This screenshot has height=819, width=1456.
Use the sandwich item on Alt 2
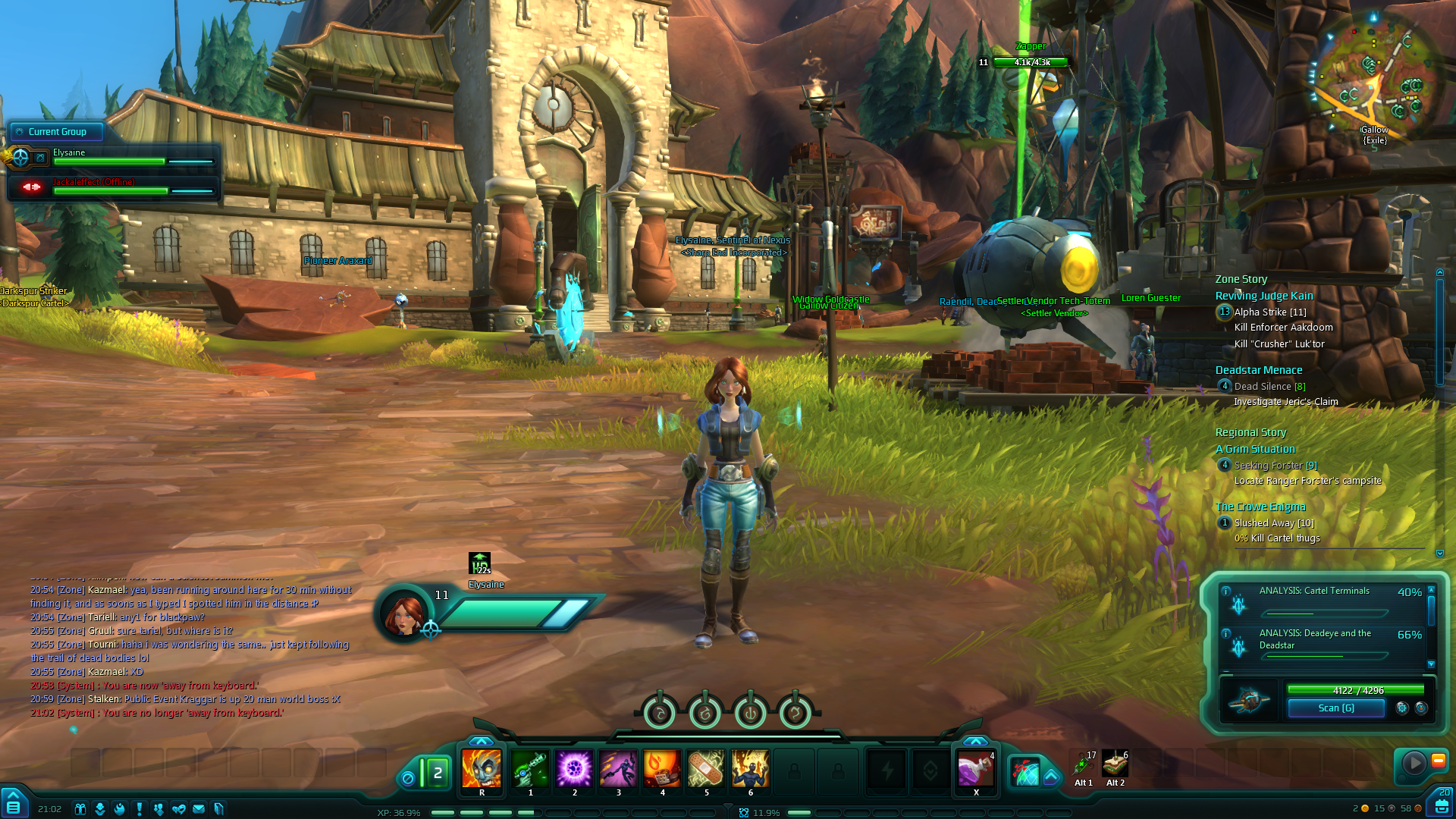pyautogui.click(x=1115, y=764)
